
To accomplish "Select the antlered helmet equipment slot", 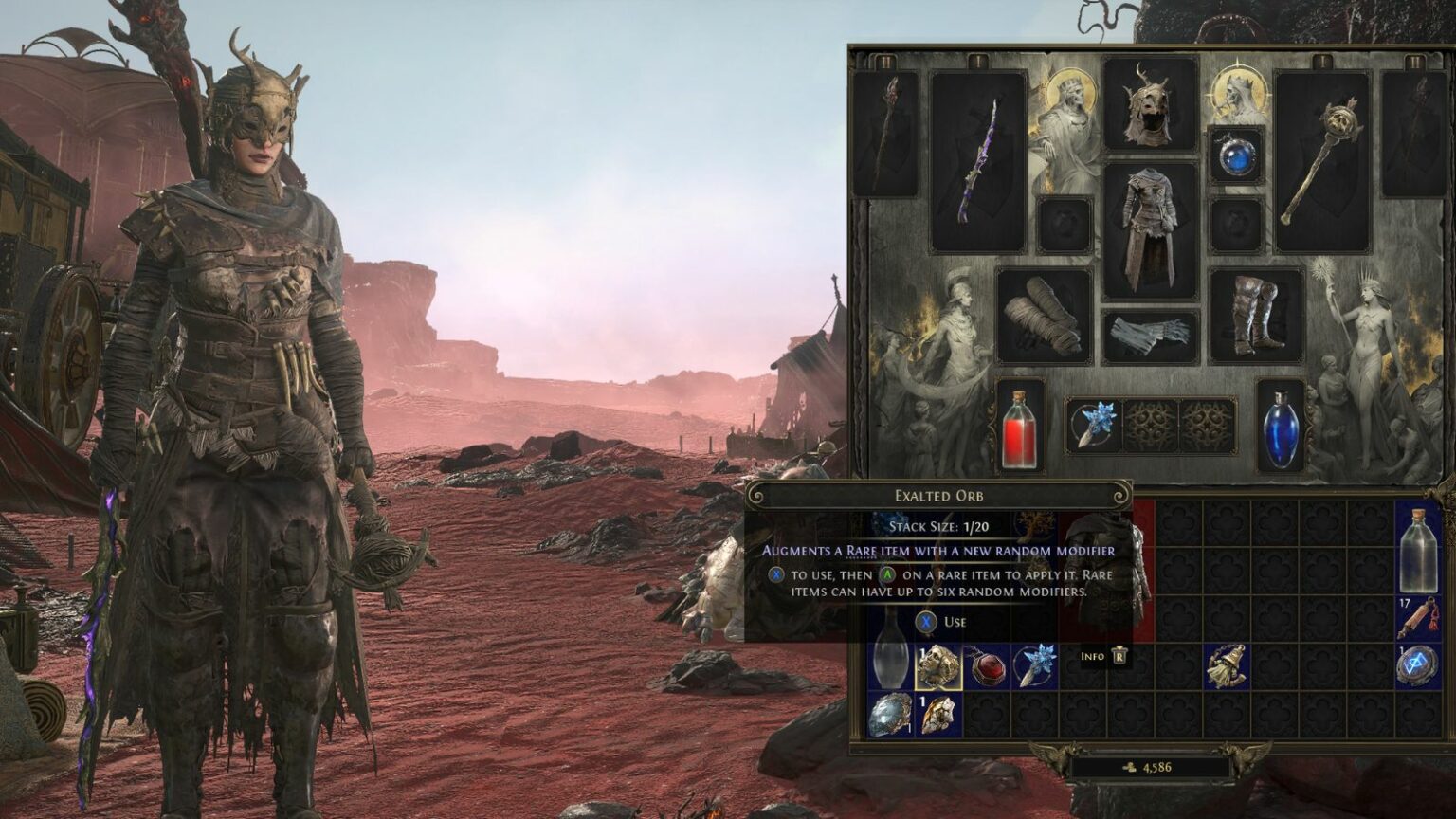I will click(1149, 104).
